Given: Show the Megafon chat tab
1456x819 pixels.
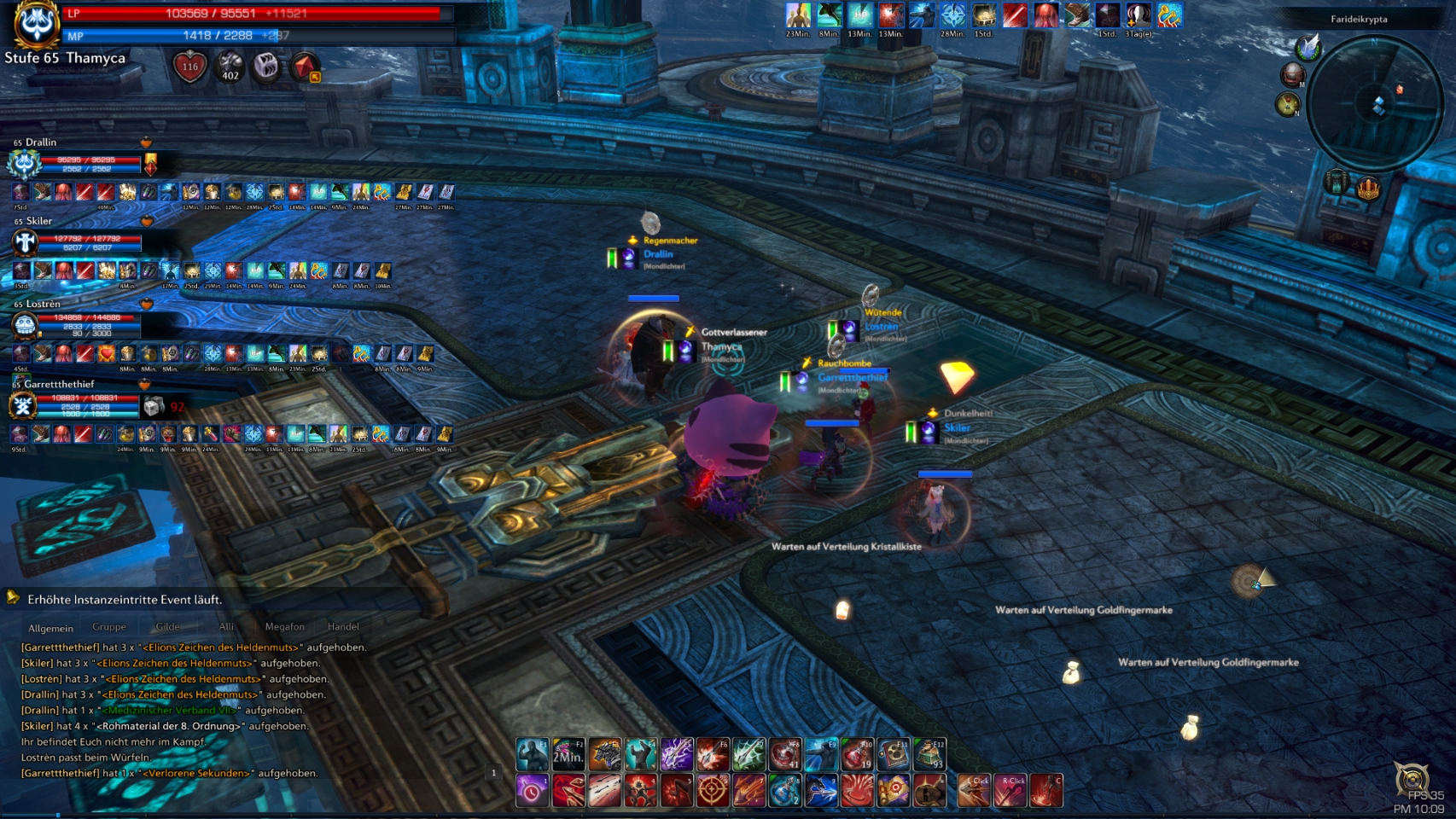Looking at the screenshot, I should point(284,627).
